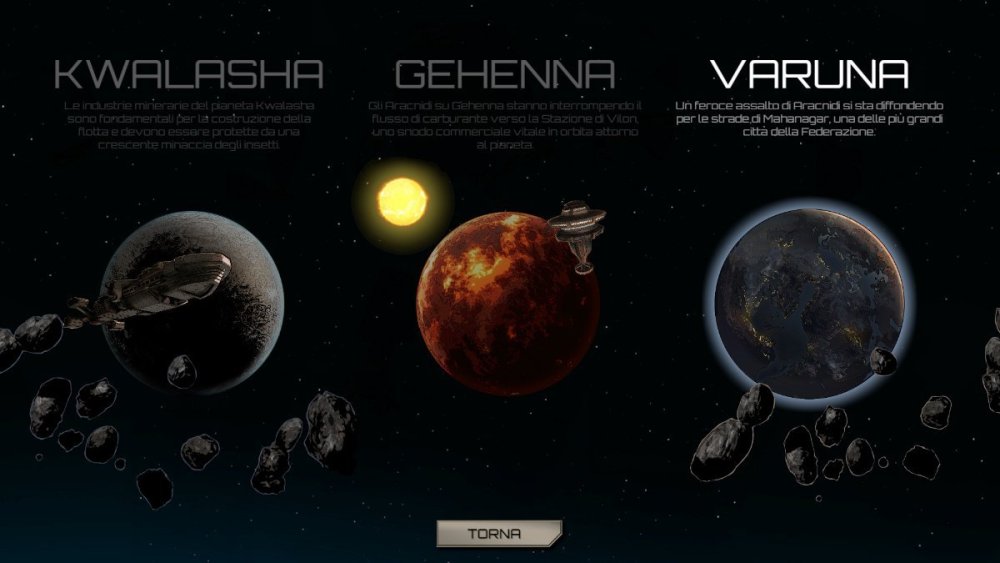This screenshot has width=1000, height=563.
Task: Select the Kwalasha planet mission
Action: [x=193, y=300]
